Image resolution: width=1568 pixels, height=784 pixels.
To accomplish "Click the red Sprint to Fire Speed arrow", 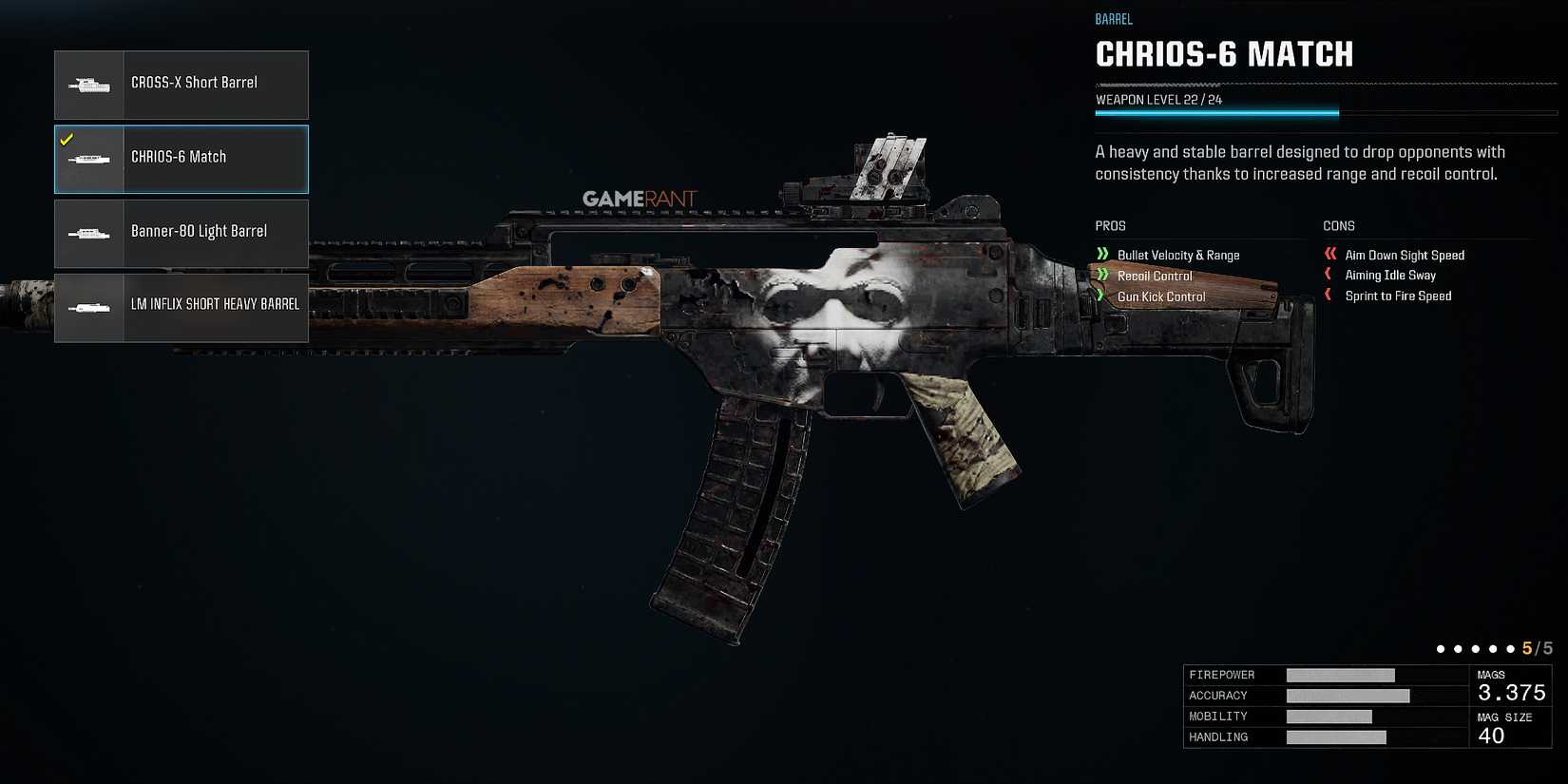I will pyautogui.click(x=1328, y=296).
